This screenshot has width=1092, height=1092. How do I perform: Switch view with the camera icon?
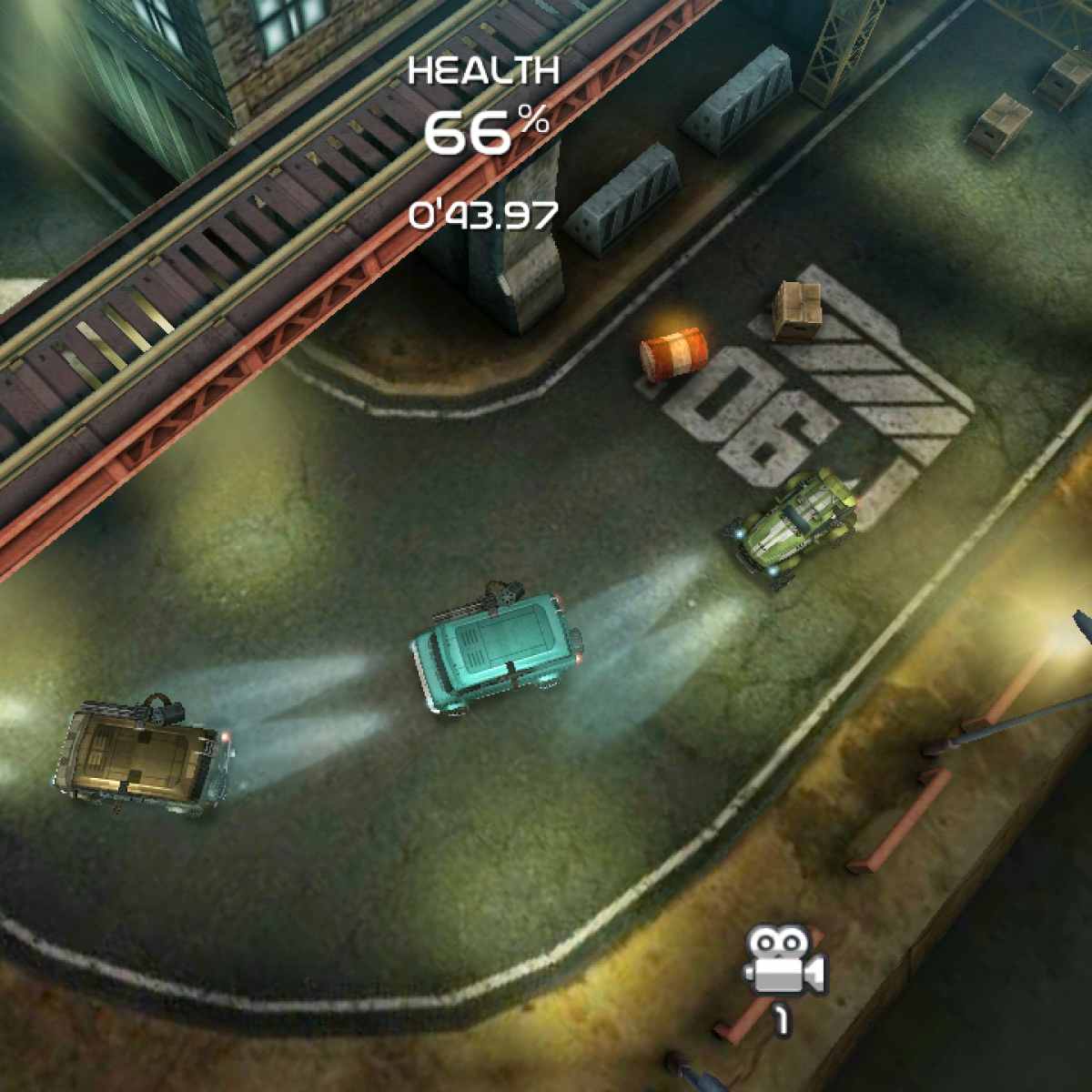coord(784,963)
